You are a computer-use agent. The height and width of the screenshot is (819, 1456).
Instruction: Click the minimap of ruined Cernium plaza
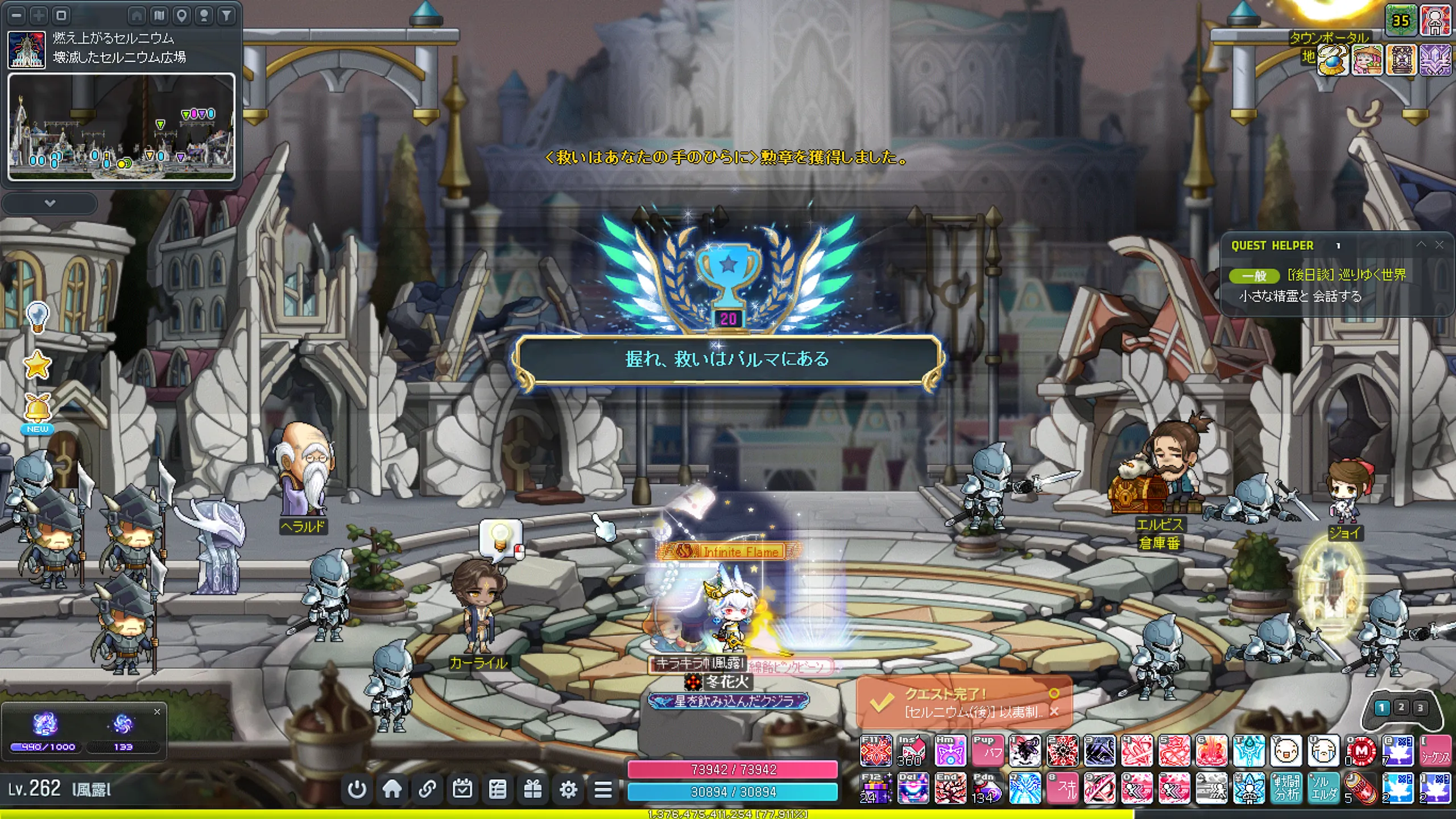point(121,127)
